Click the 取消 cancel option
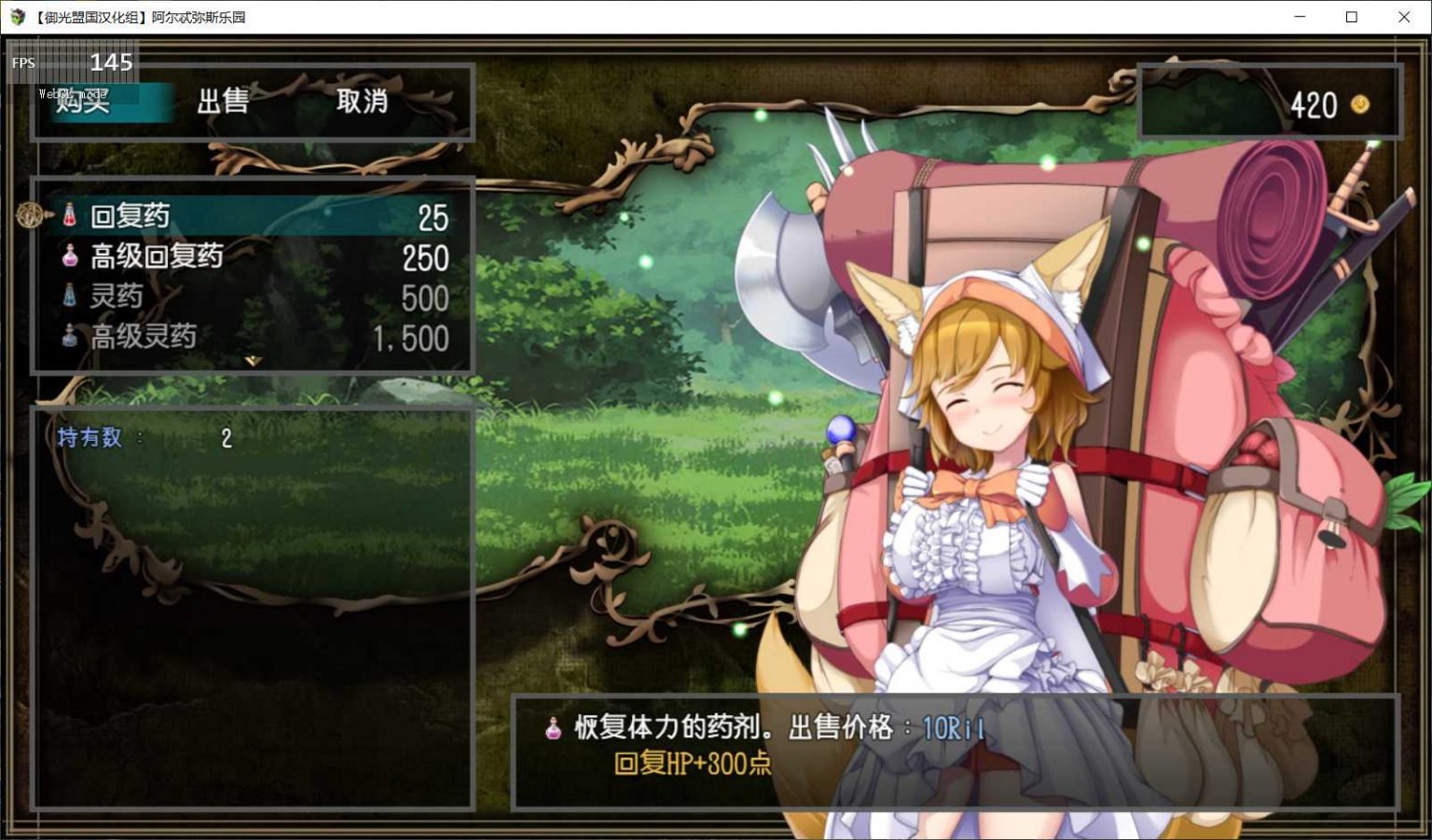Viewport: 1432px width, 840px height. (x=362, y=103)
